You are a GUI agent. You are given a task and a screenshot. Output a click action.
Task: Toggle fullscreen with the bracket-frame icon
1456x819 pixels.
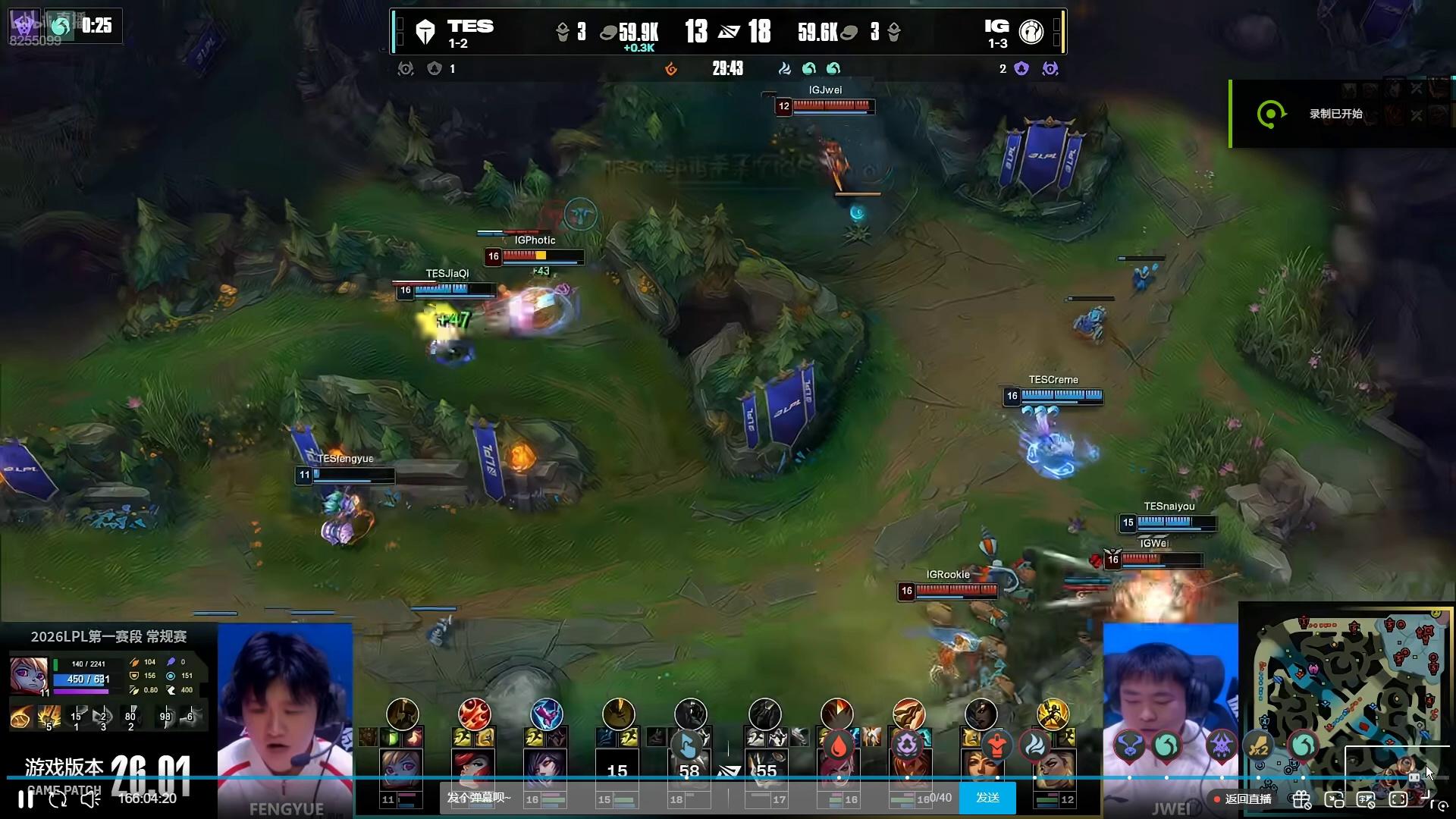(x=1398, y=799)
